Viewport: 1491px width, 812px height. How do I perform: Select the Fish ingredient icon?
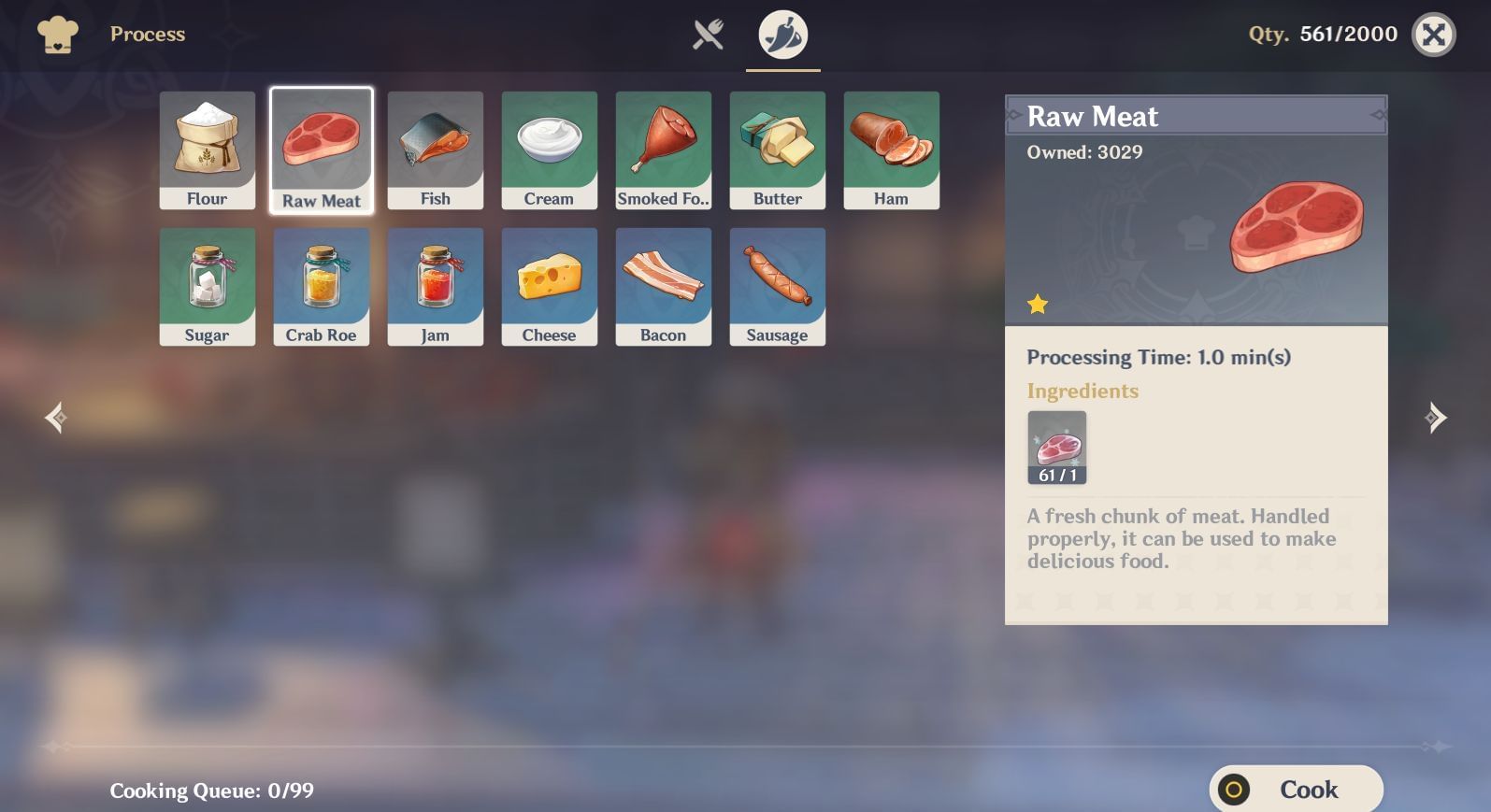click(x=435, y=150)
